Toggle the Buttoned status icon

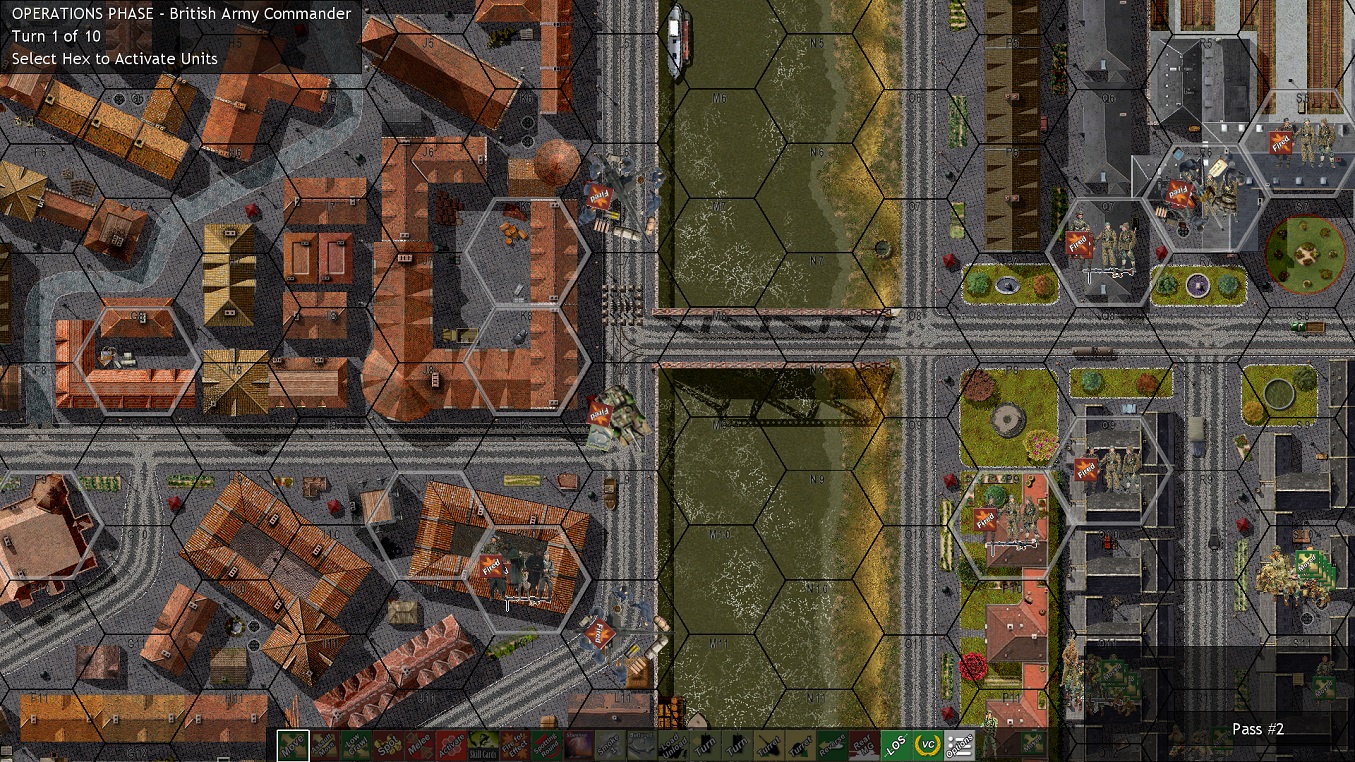point(642,744)
